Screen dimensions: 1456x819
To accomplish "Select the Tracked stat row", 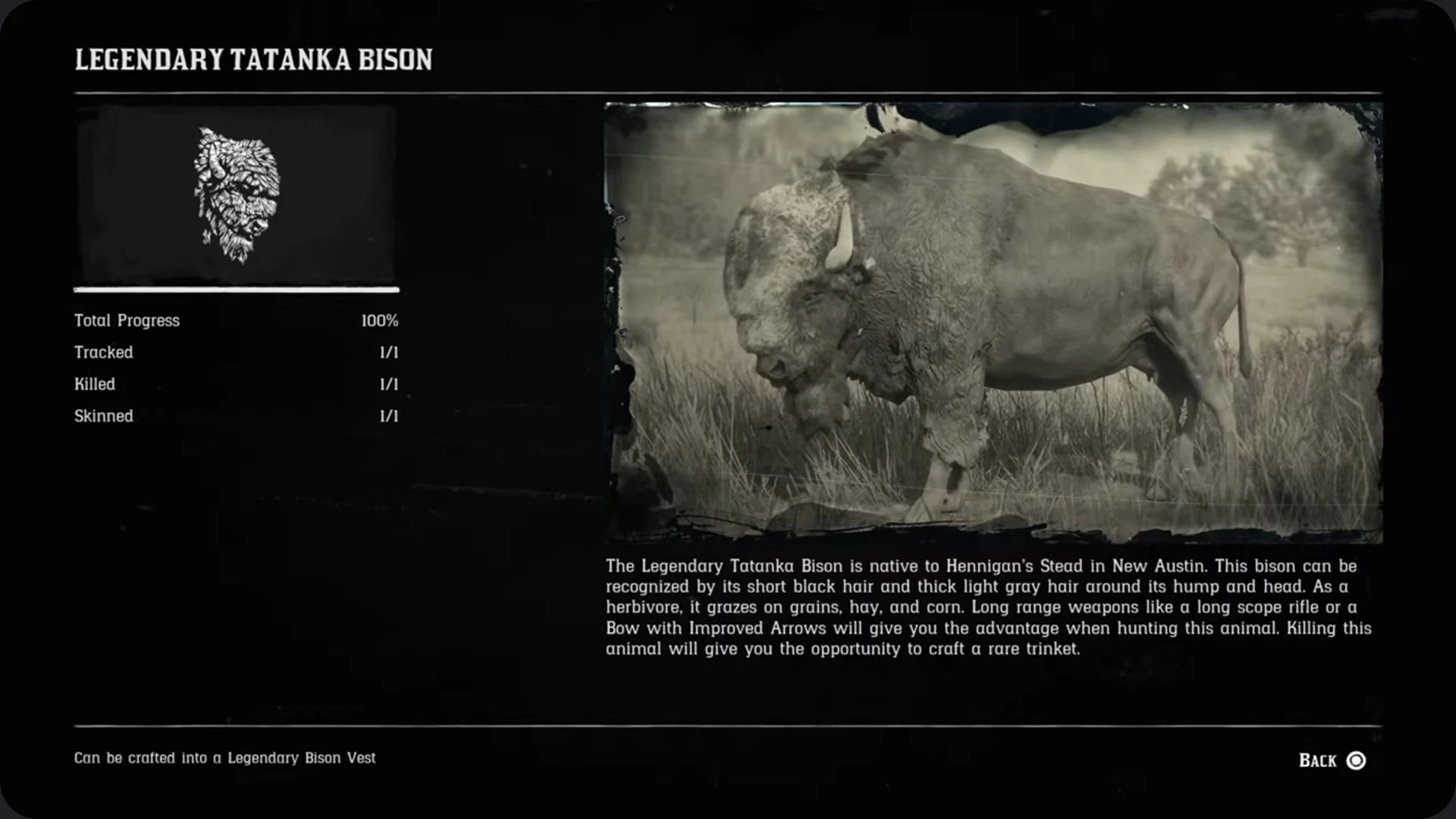I will [235, 352].
